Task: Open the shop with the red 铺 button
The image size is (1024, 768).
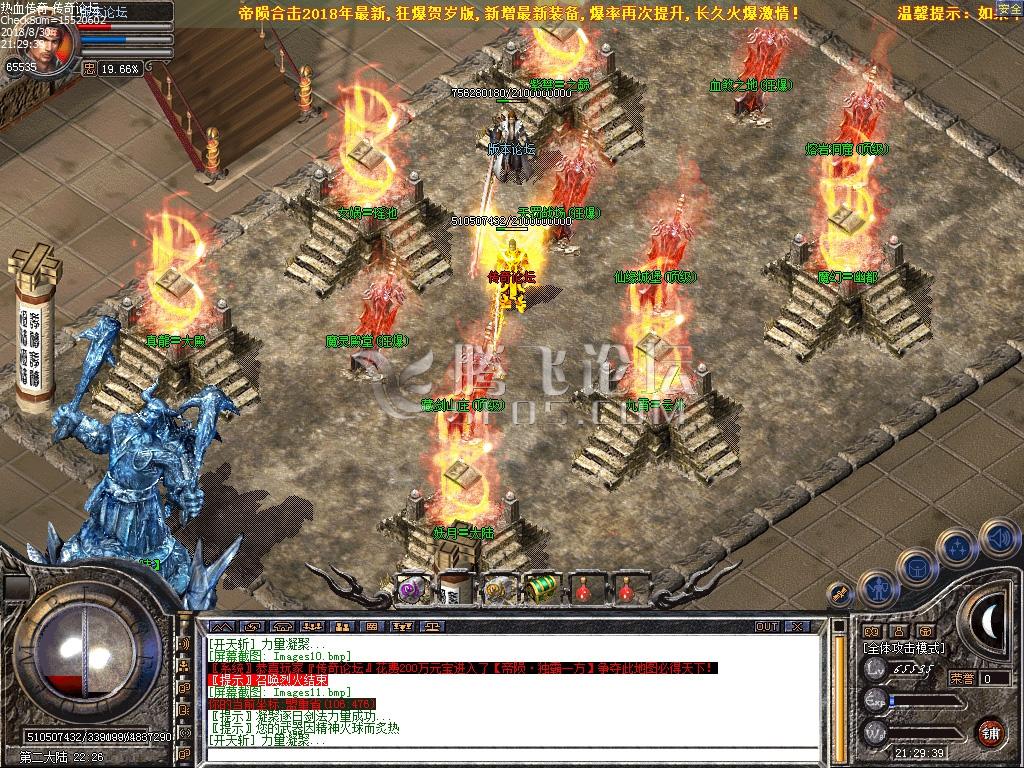Action: [990, 731]
